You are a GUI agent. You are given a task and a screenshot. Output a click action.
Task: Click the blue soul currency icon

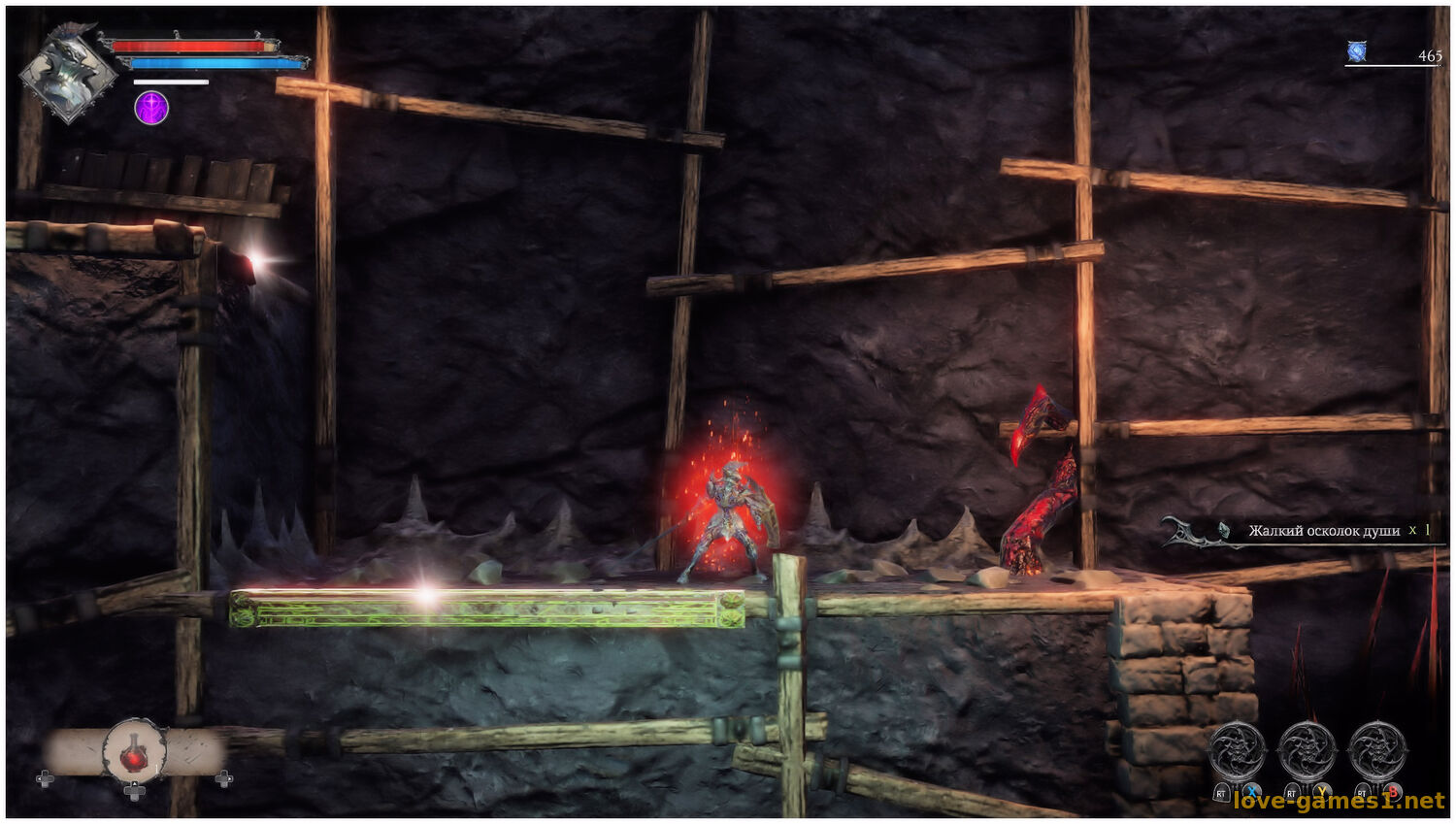pos(1357,52)
